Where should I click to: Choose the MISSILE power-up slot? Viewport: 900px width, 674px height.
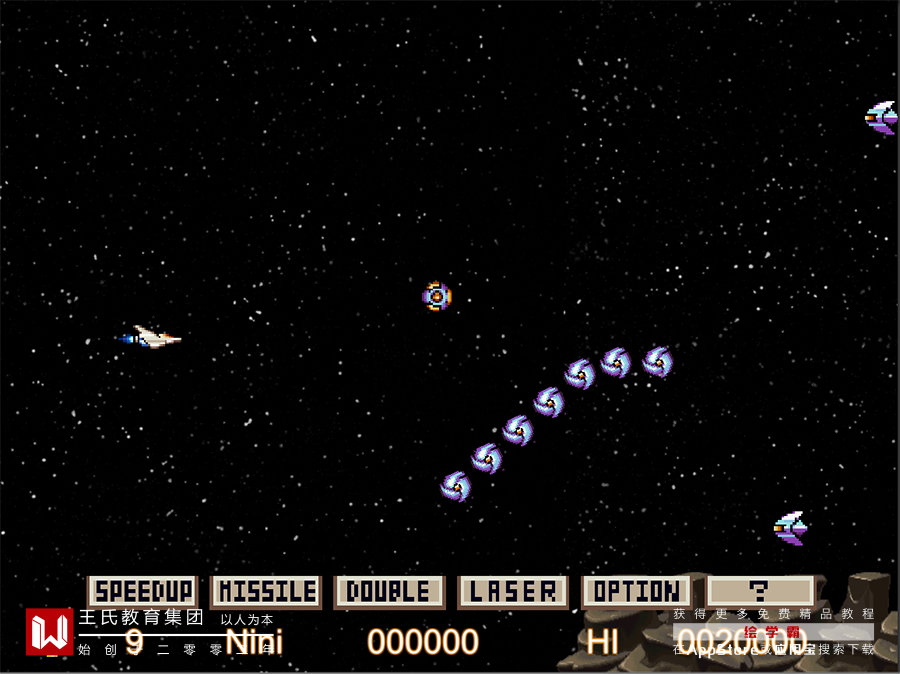[x=266, y=591]
